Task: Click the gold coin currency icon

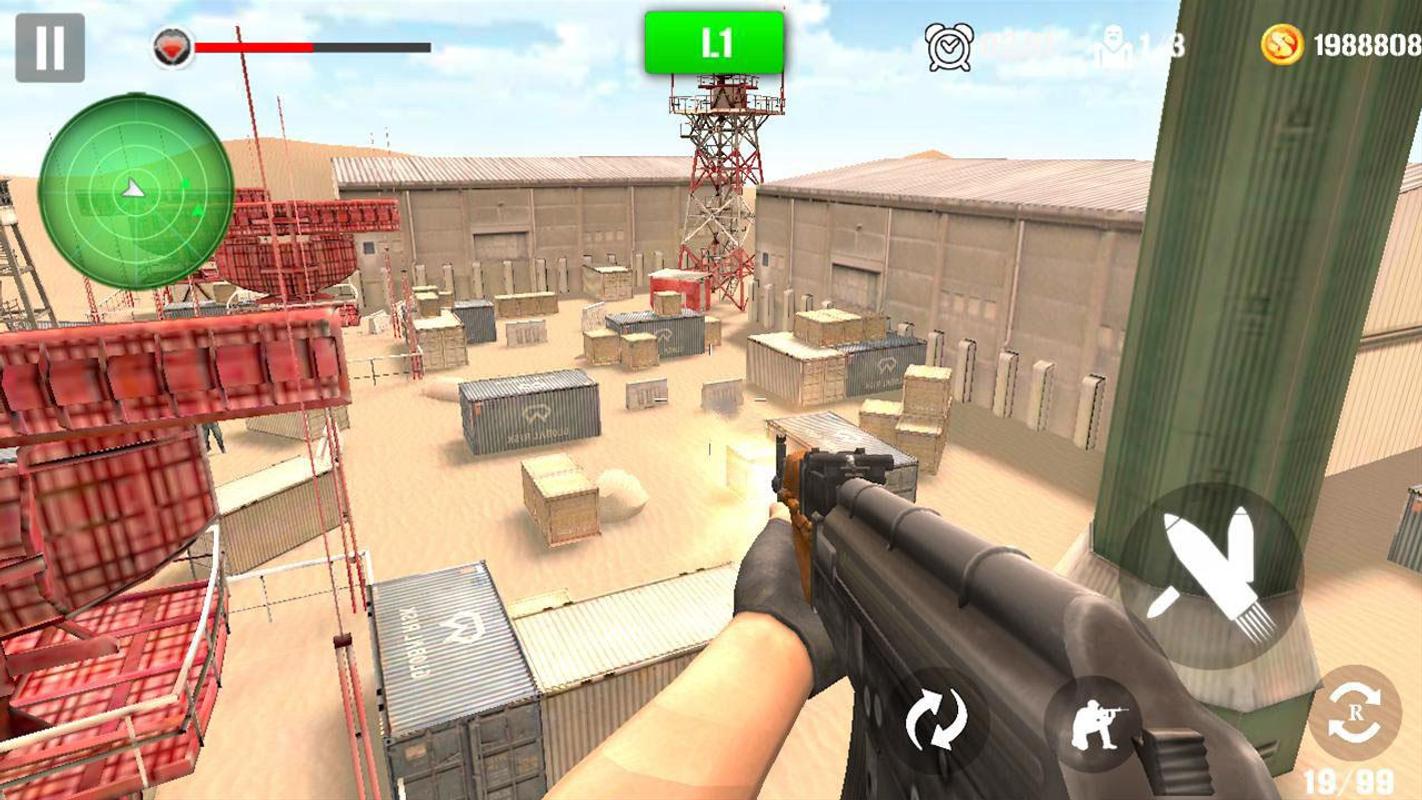Action: 1282,45
